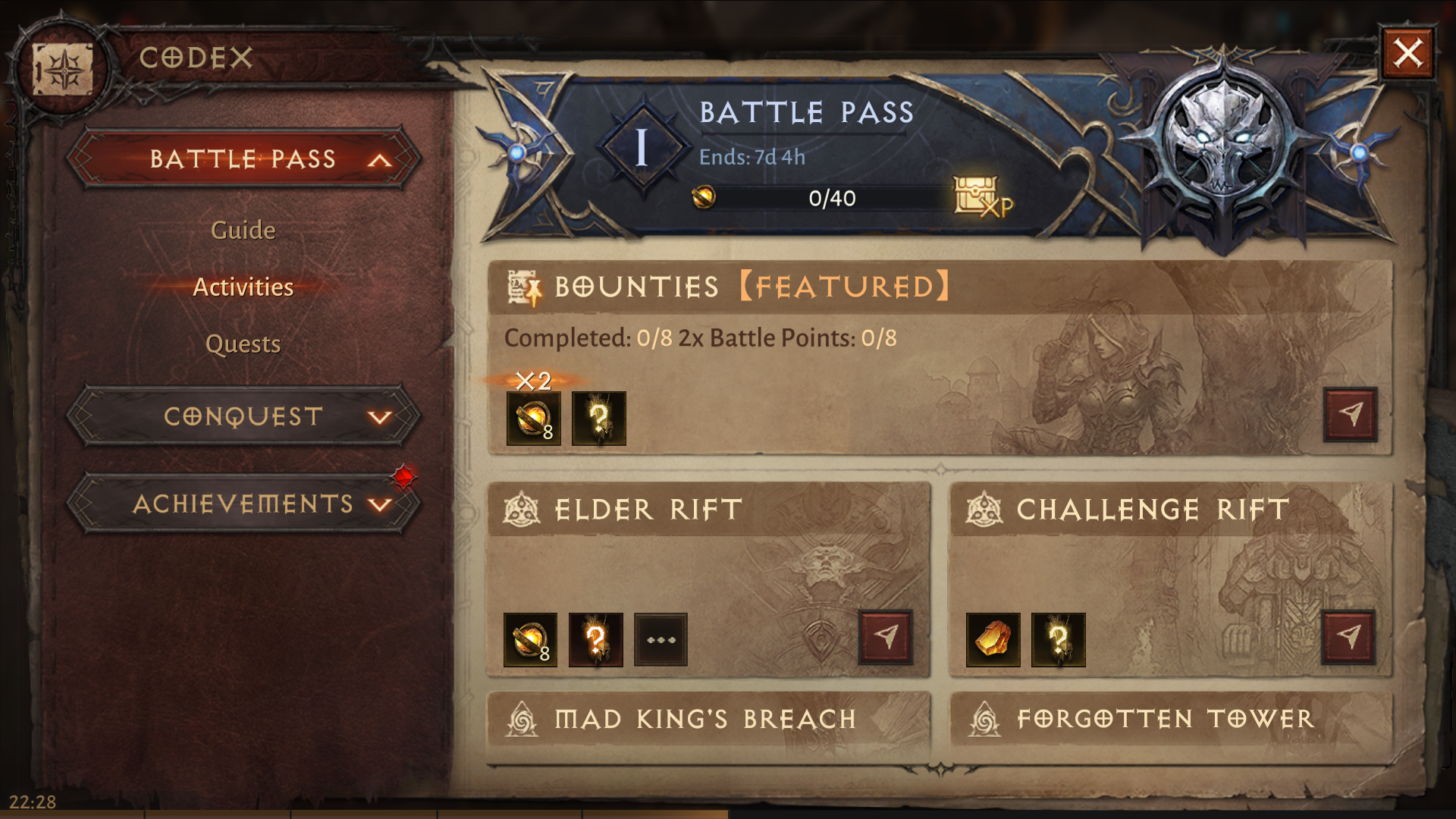Click the mystery reward icon under Elder Rift
Viewport: 1456px width, 819px height.
pyautogui.click(x=596, y=639)
